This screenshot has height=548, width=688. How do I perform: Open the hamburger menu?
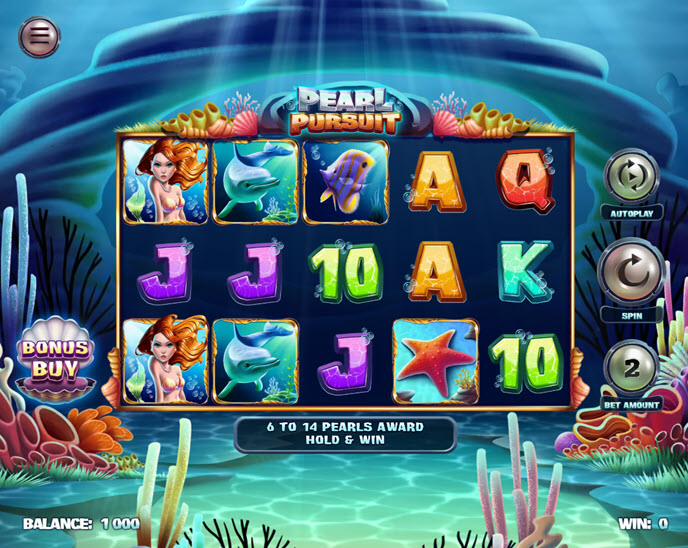coord(39,36)
